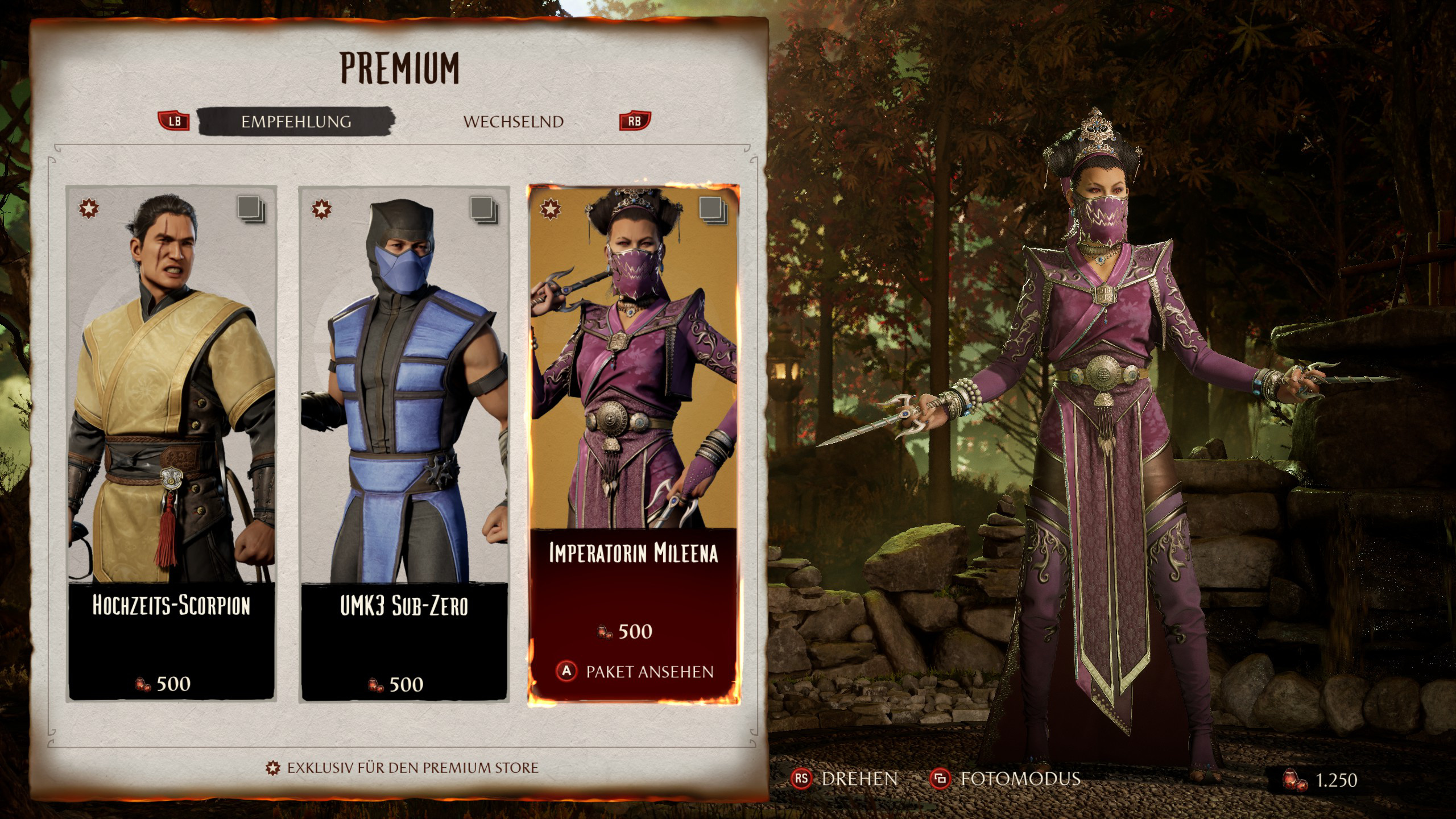Activate the Fotomodus option
Viewport: 1456px width, 819px height.
[1006, 779]
